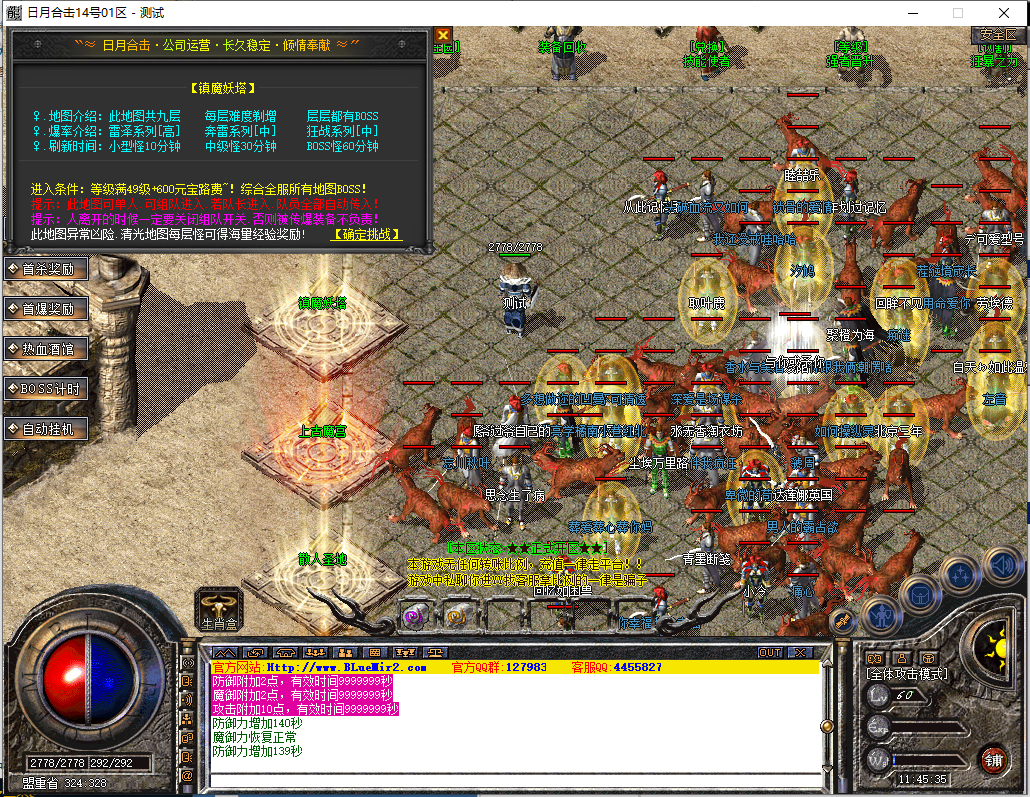Activate the 自动挂机 auto-battle button
Viewport: 1030px width, 797px height.
(x=46, y=429)
